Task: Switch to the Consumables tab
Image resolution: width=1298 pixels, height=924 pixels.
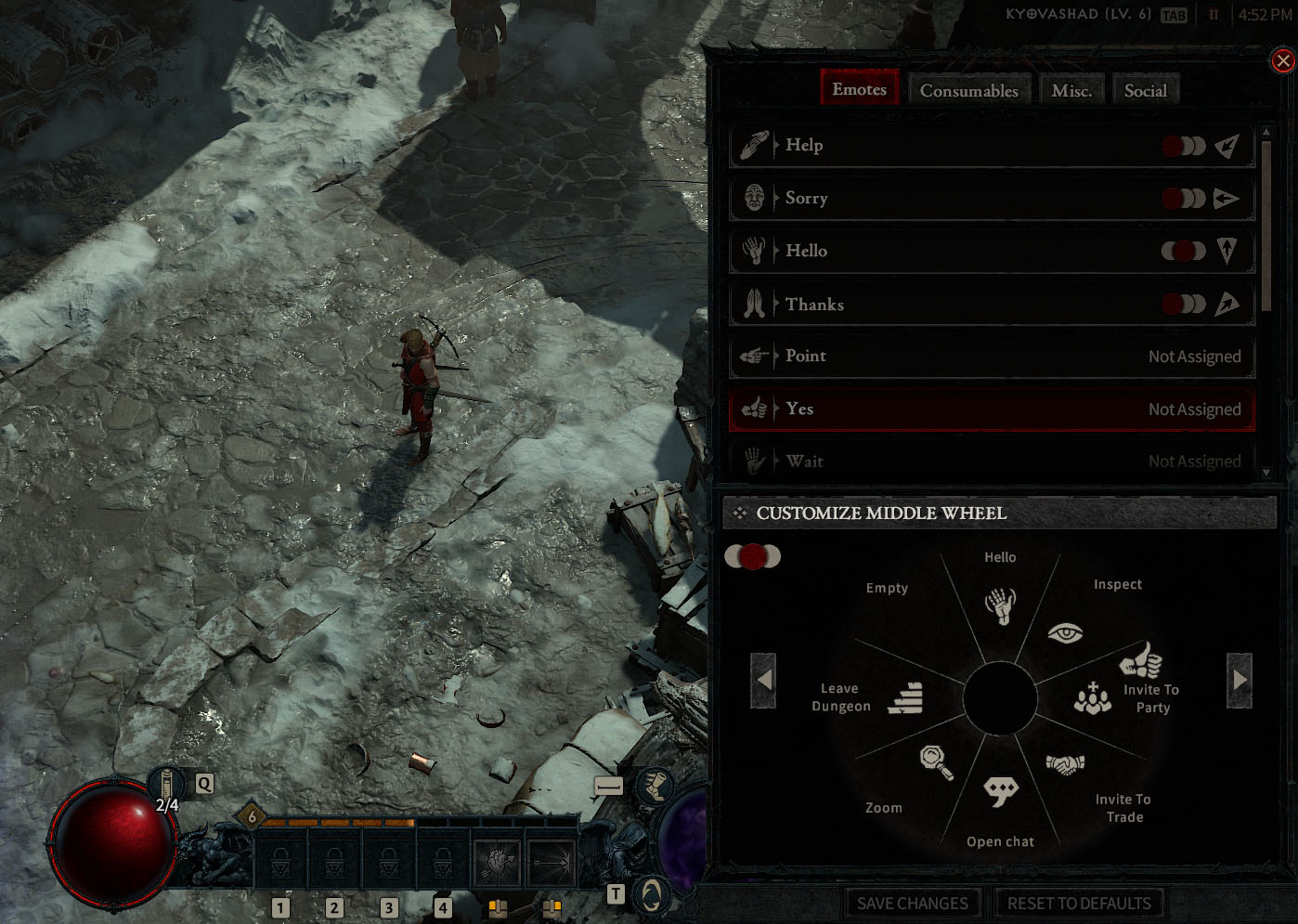Action: [968, 89]
